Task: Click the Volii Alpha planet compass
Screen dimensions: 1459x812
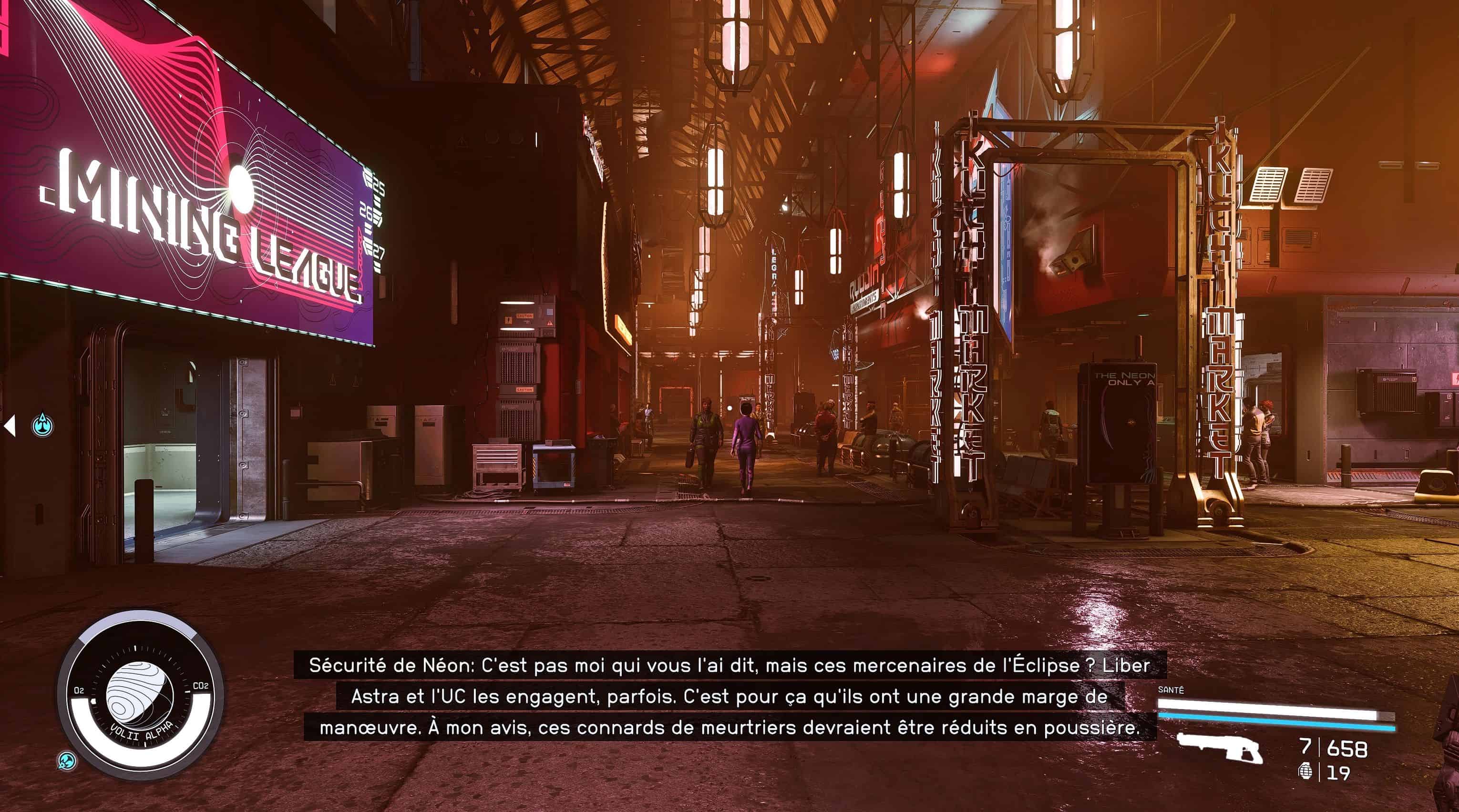Action: pyautogui.click(x=139, y=694)
